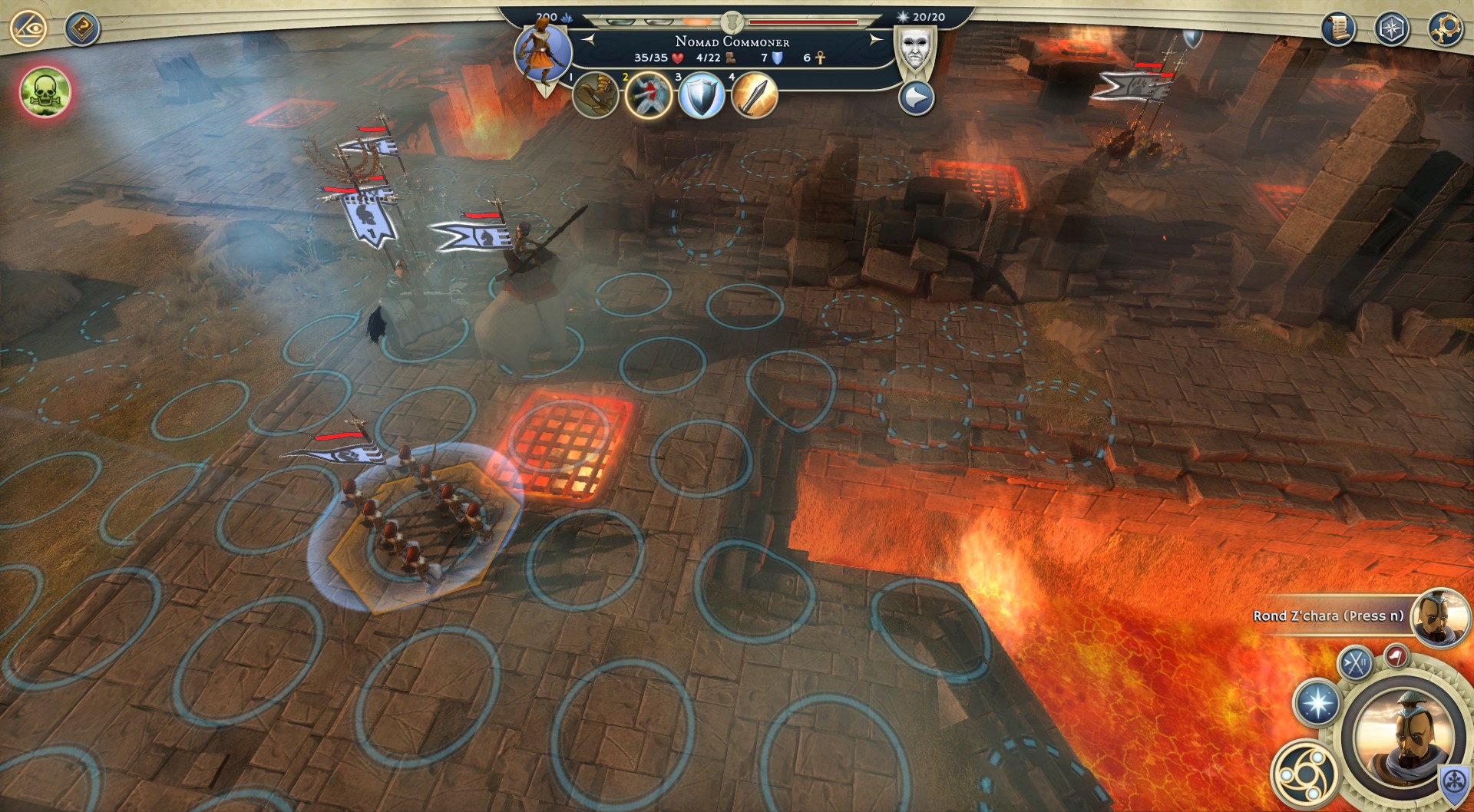The image size is (1474, 812).
Task: Choose the highlighted melee strike ability
Action: pos(648,96)
